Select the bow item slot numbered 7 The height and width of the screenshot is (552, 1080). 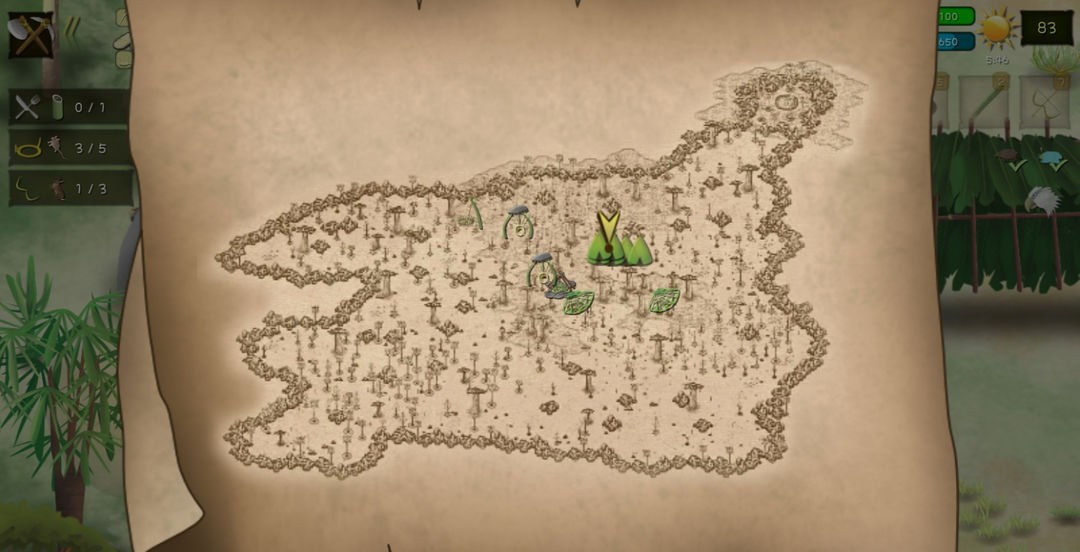pyautogui.click(x=1044, y=102)
